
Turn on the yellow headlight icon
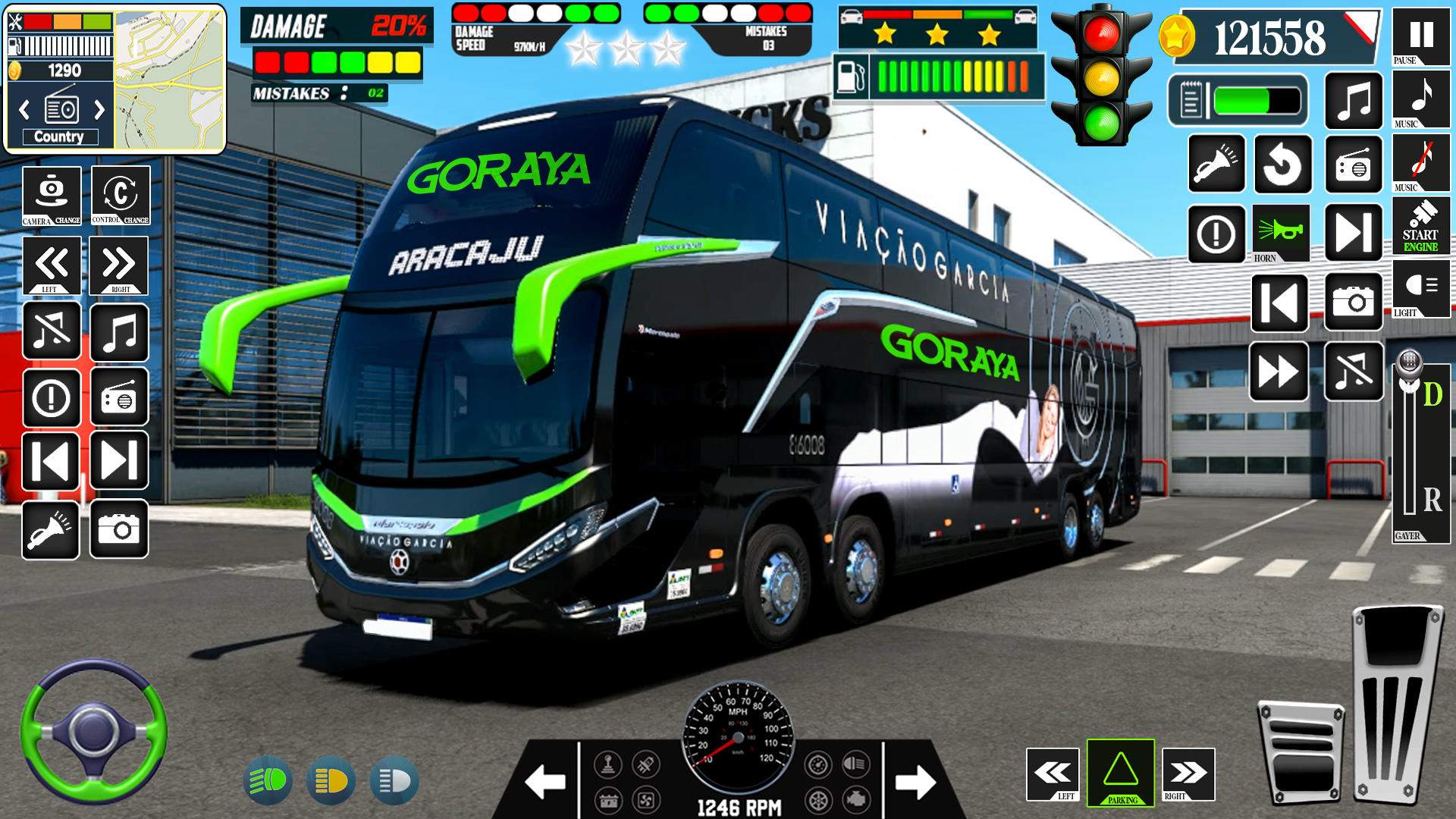click(331, 780)
